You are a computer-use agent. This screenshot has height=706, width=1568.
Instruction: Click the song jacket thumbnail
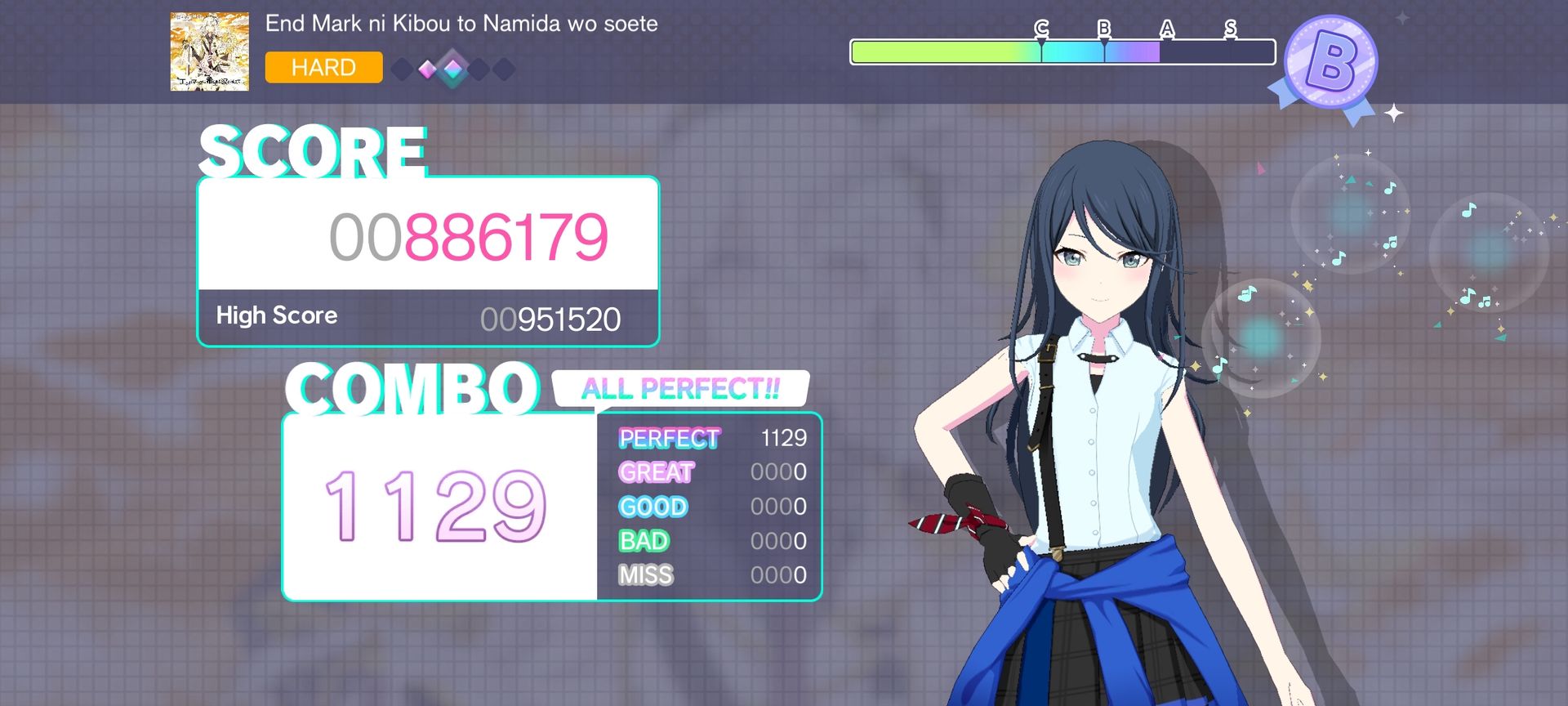coord(209,51)
